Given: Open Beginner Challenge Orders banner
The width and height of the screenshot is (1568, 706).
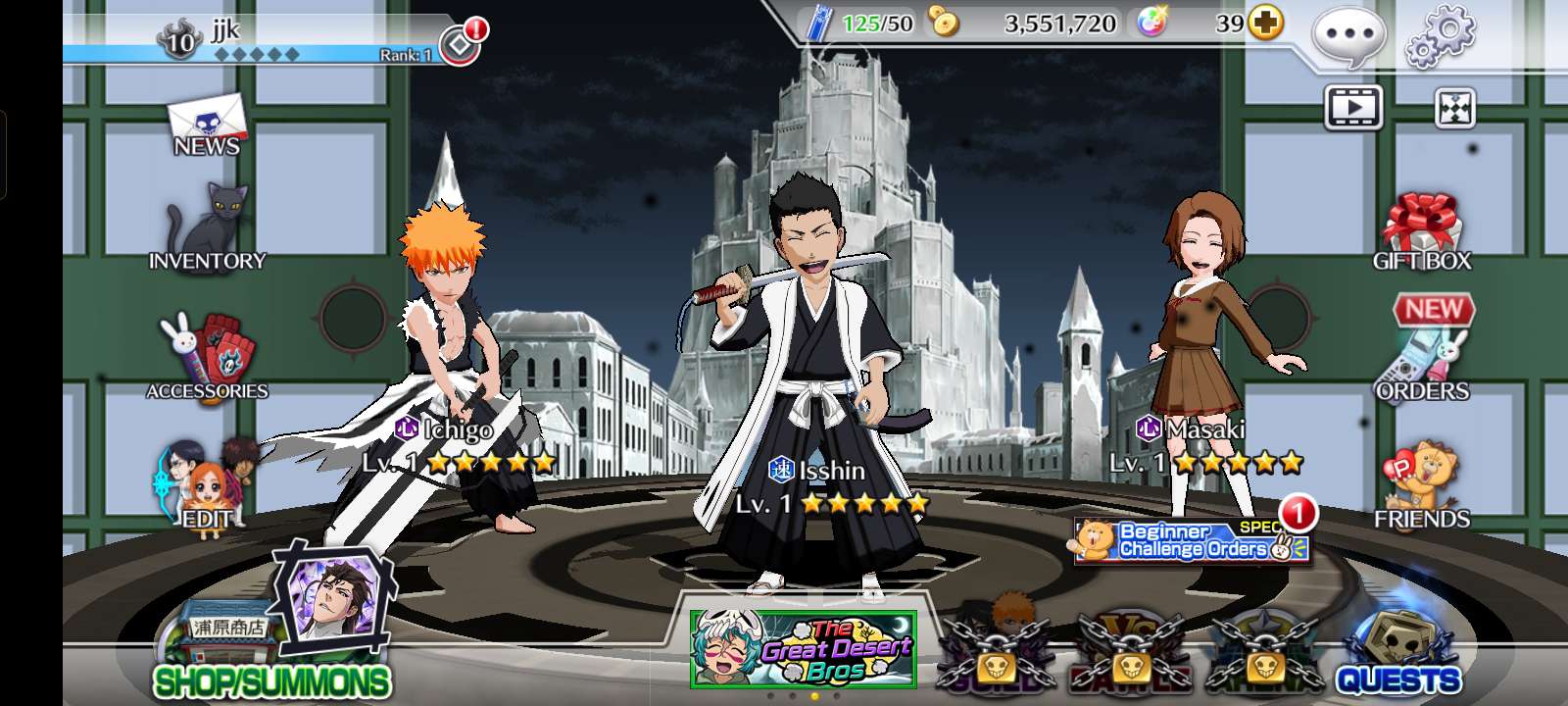Looking at the screenshot, I should [x=1192, y=541].
